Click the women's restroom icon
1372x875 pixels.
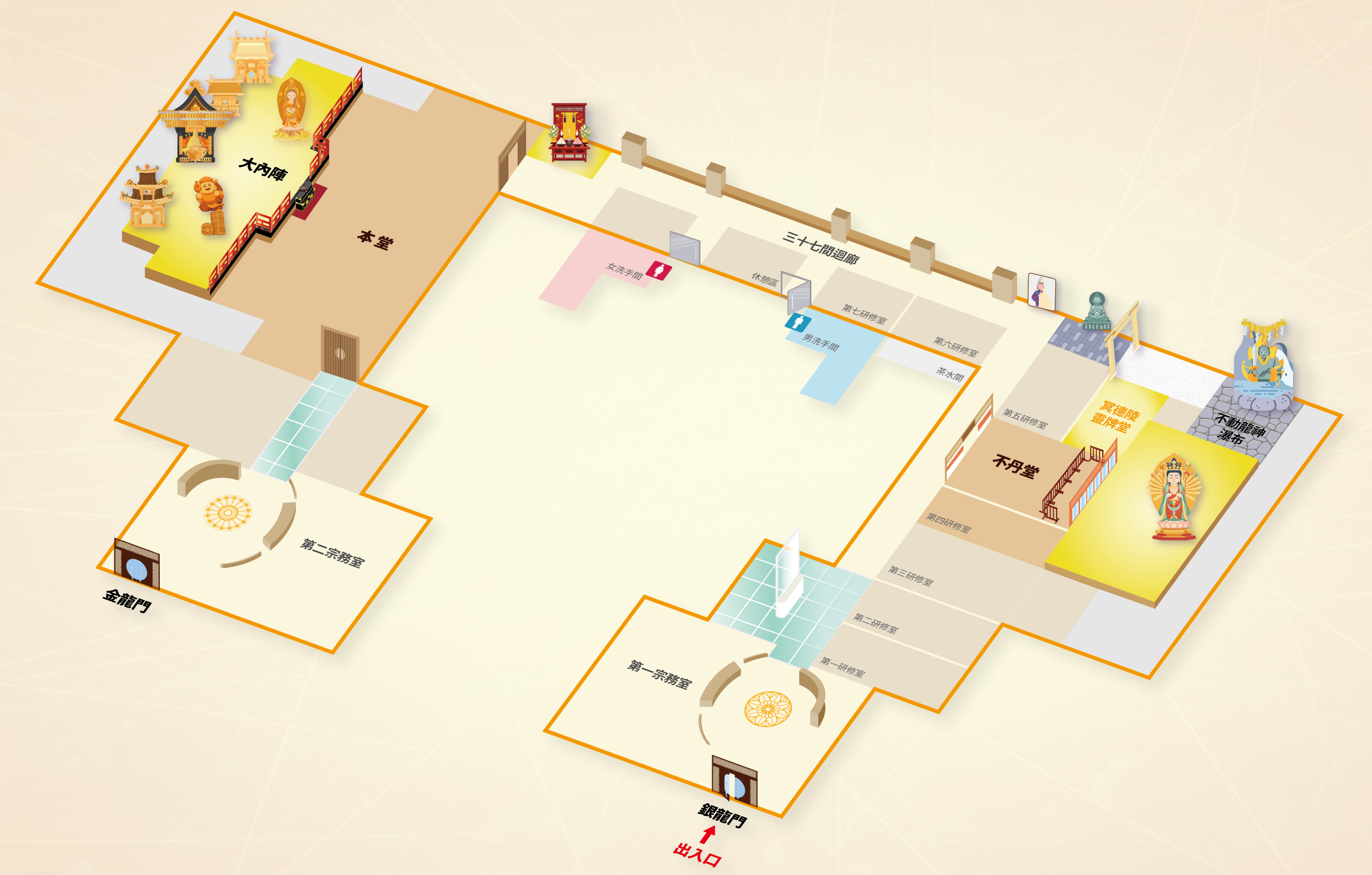coord(658,271)
